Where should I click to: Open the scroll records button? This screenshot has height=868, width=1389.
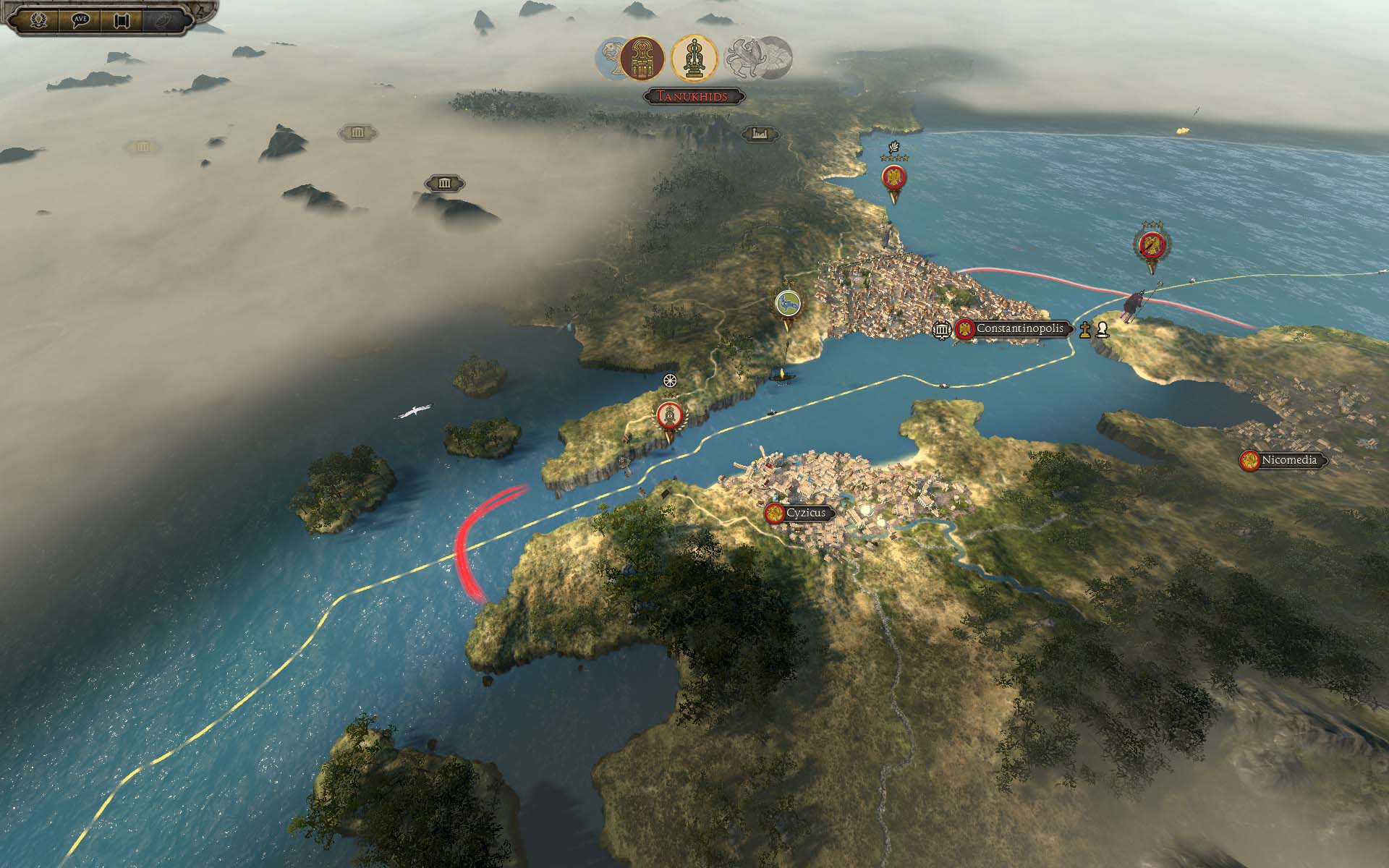pos(121,19)
